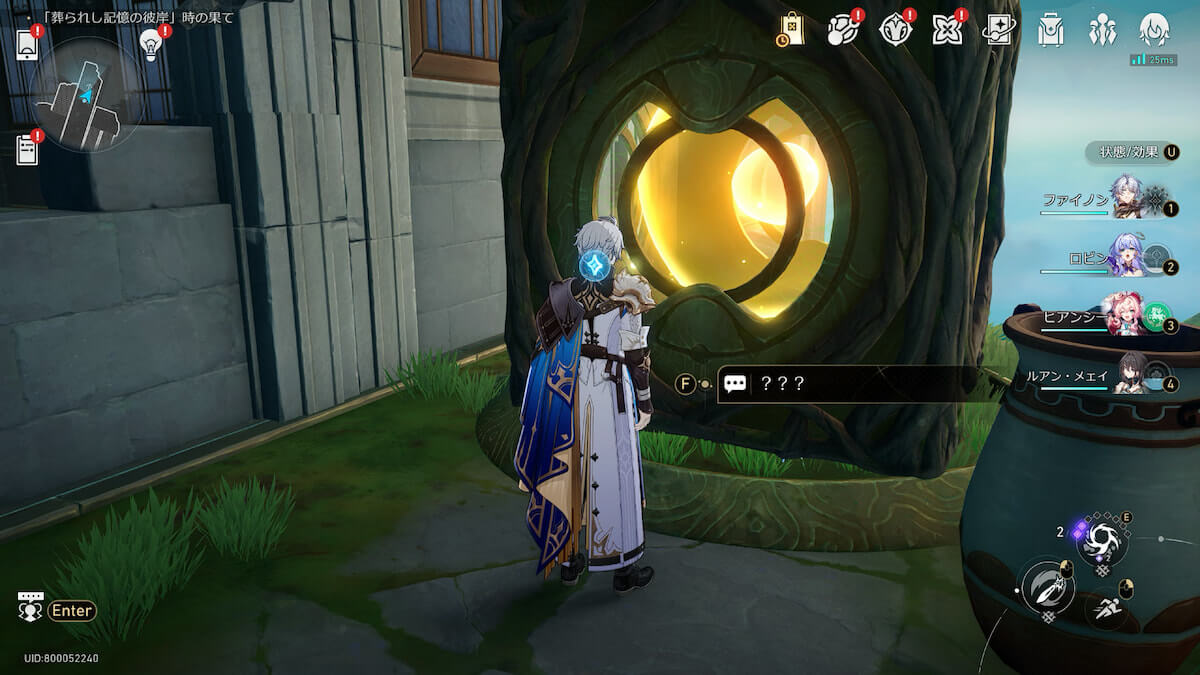The height and width of the screenshot is (675, 1200).
Task: Open the four-petal flower event icon
Action: [x=946, y=30]
